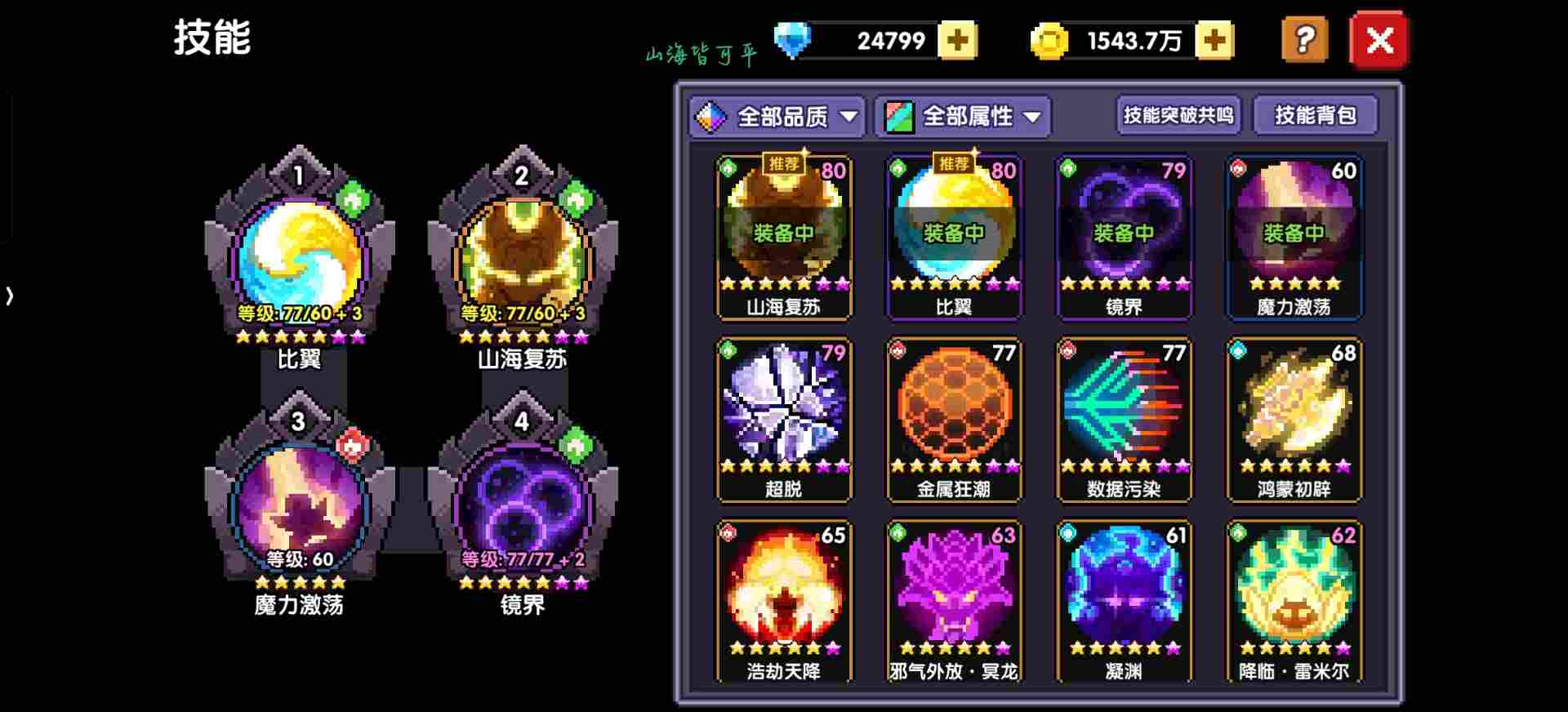Add more diamonds with the plus button
Screen dimensions: 1568x712
[957, 40]
